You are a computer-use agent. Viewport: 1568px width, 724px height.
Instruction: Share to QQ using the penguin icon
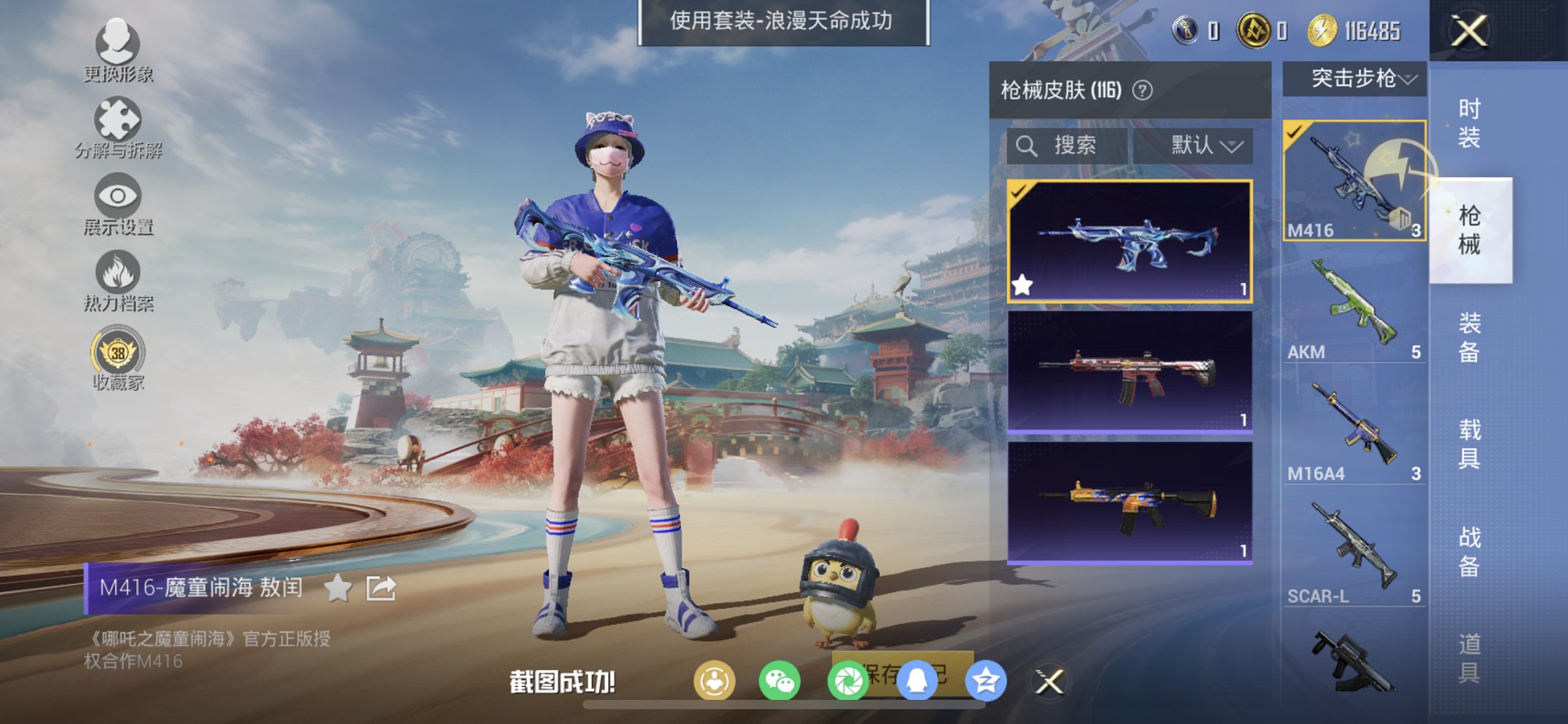pos(915,680)
